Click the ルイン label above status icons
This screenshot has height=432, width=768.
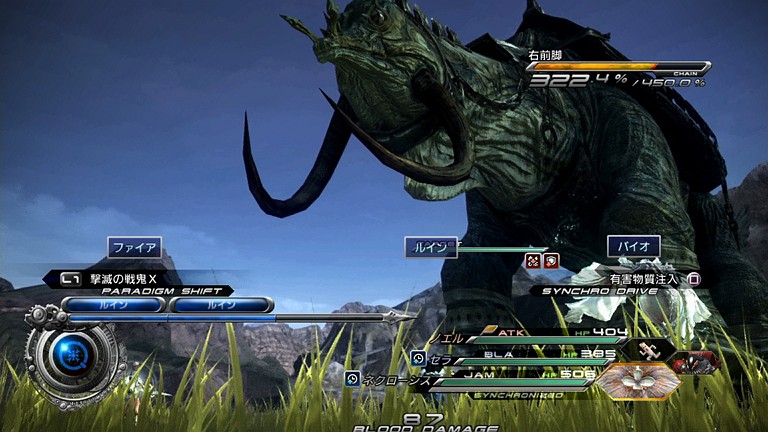(431, 247)
